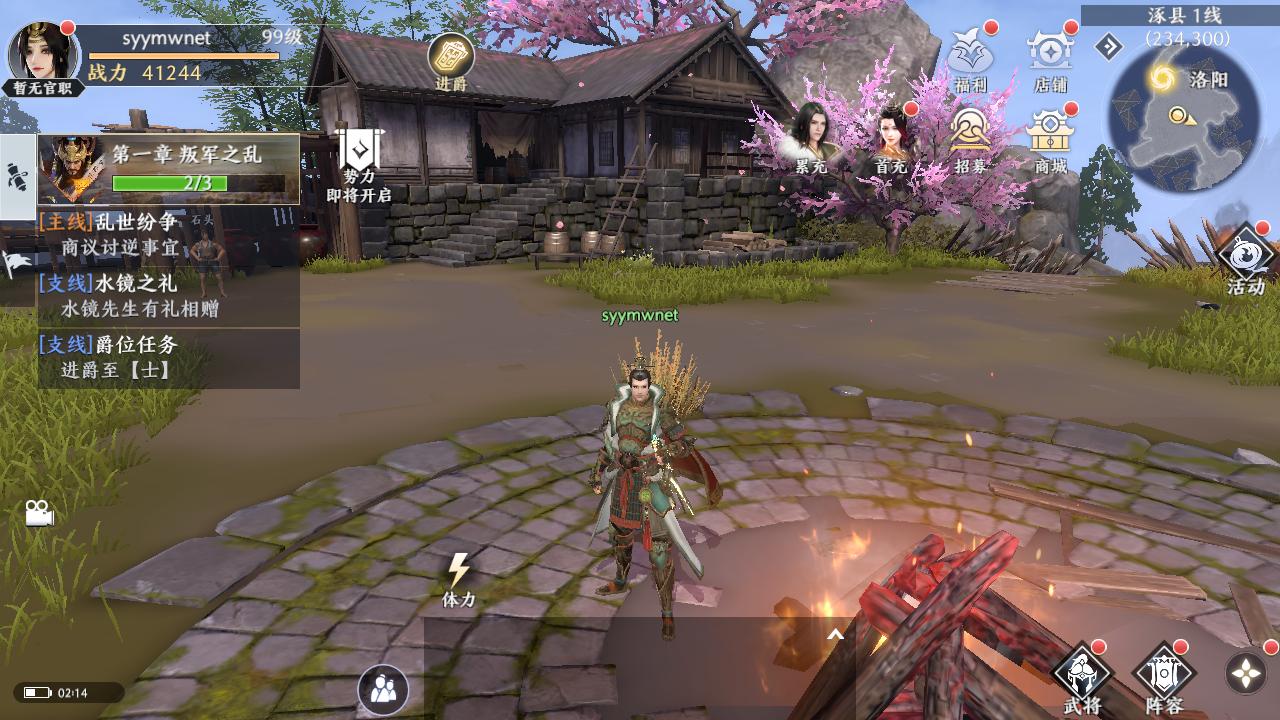Select the side quest 水镜之礼
This screenshot has width=1280, height=720.
(169, 296)
